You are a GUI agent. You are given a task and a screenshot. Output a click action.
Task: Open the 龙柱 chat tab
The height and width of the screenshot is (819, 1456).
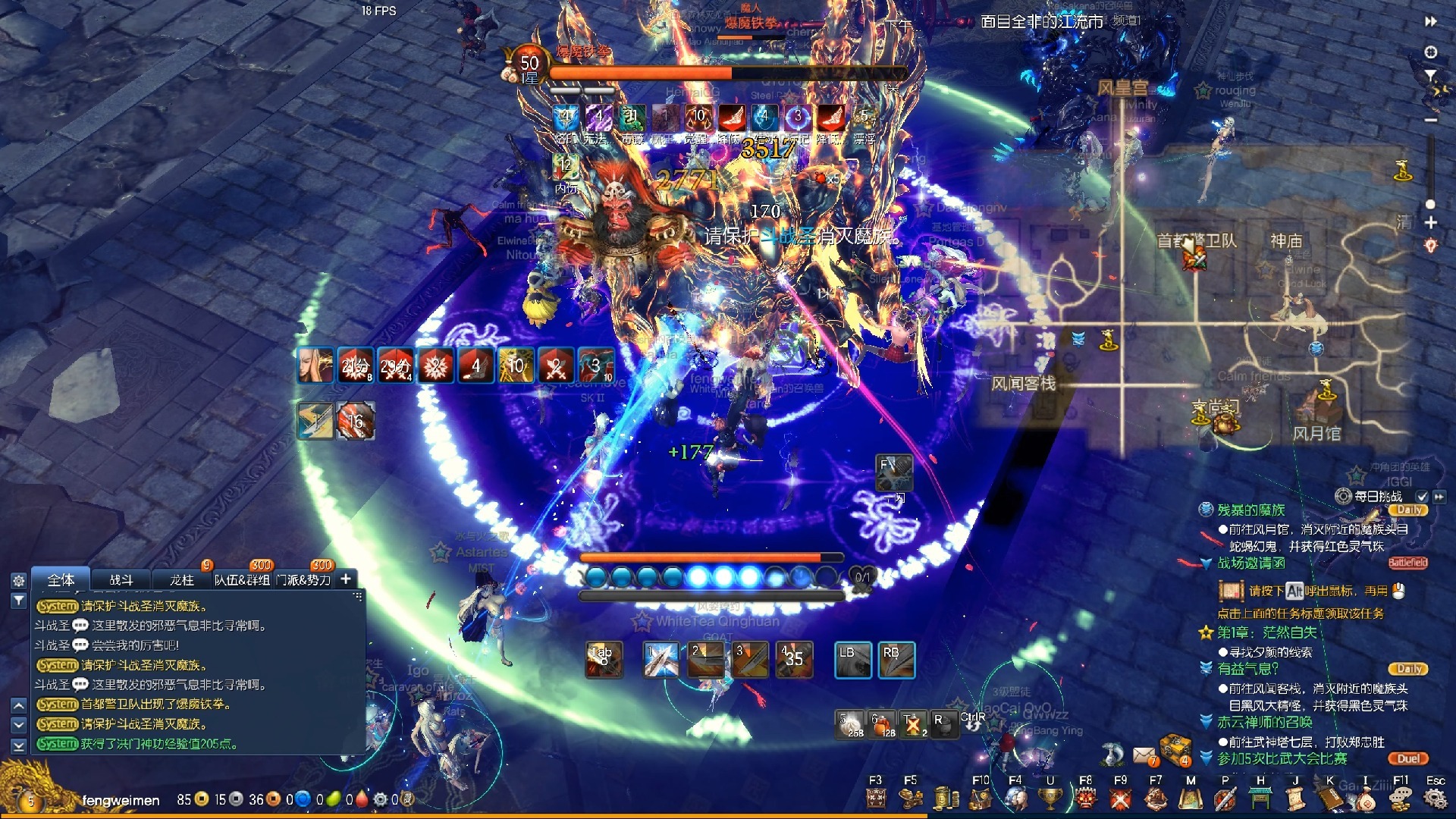coord(182,580)
